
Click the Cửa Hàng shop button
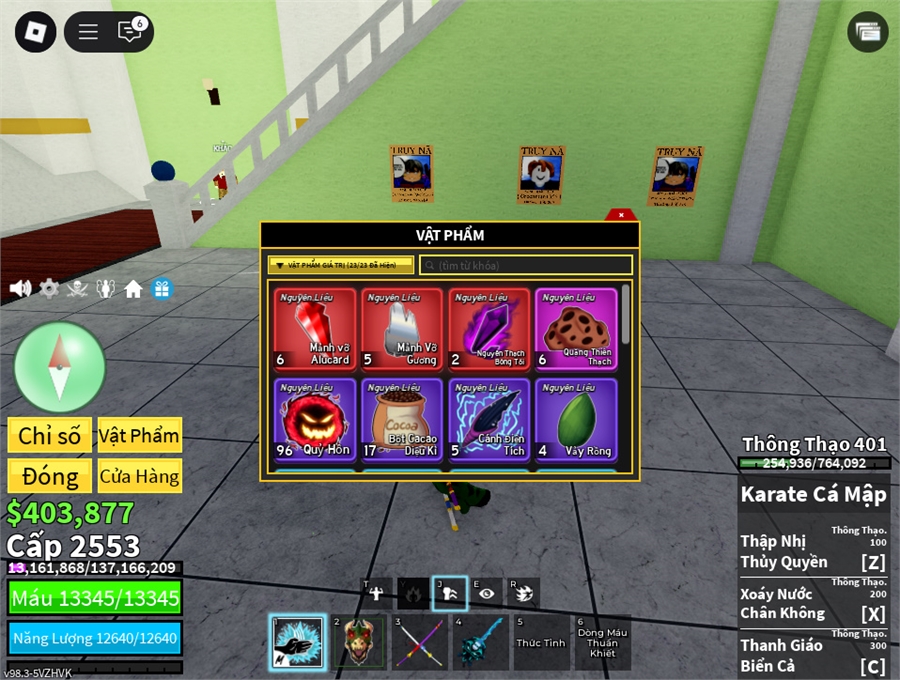139,476
